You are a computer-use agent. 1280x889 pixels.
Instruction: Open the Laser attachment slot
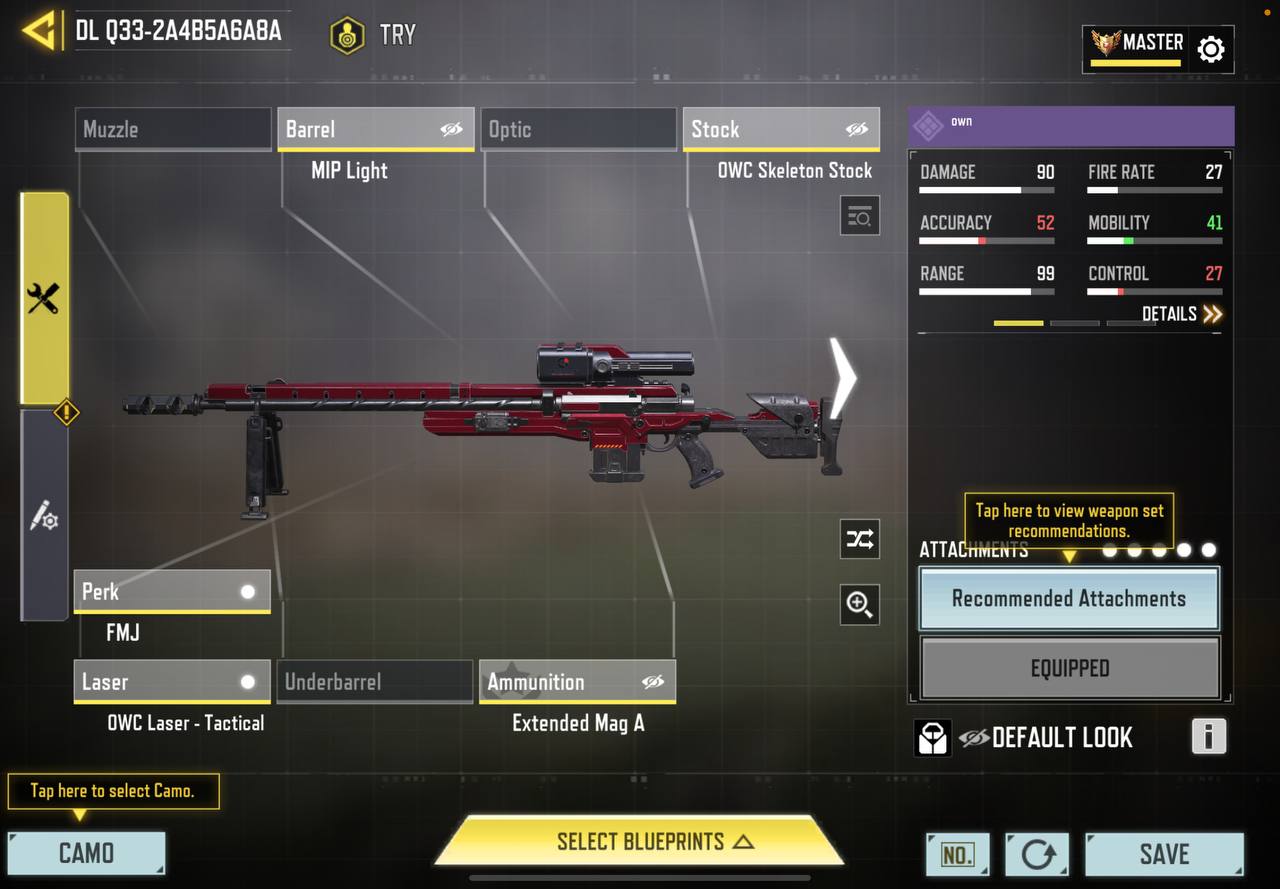coord(172,682)
